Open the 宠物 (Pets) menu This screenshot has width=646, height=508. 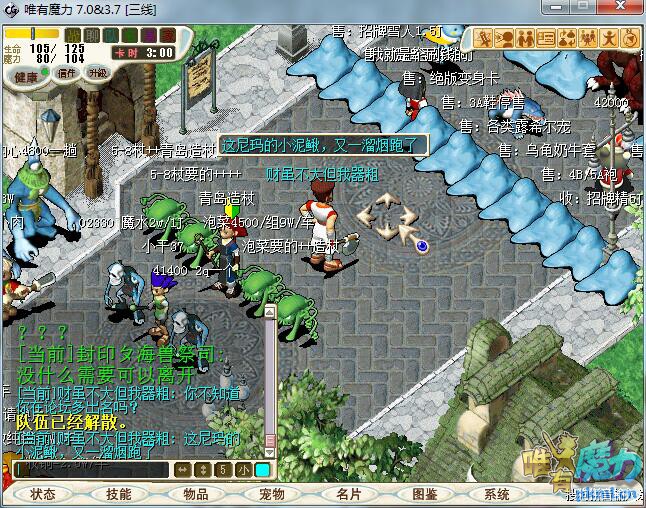(x=272, y=494)
